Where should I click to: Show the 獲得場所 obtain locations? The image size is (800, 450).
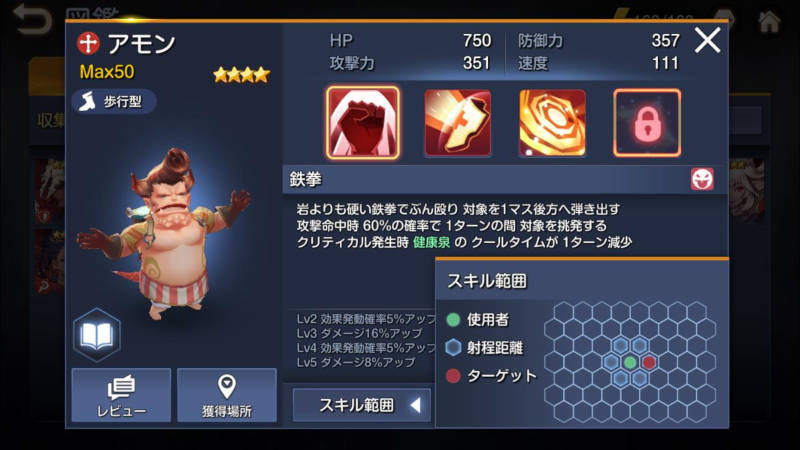227,395
